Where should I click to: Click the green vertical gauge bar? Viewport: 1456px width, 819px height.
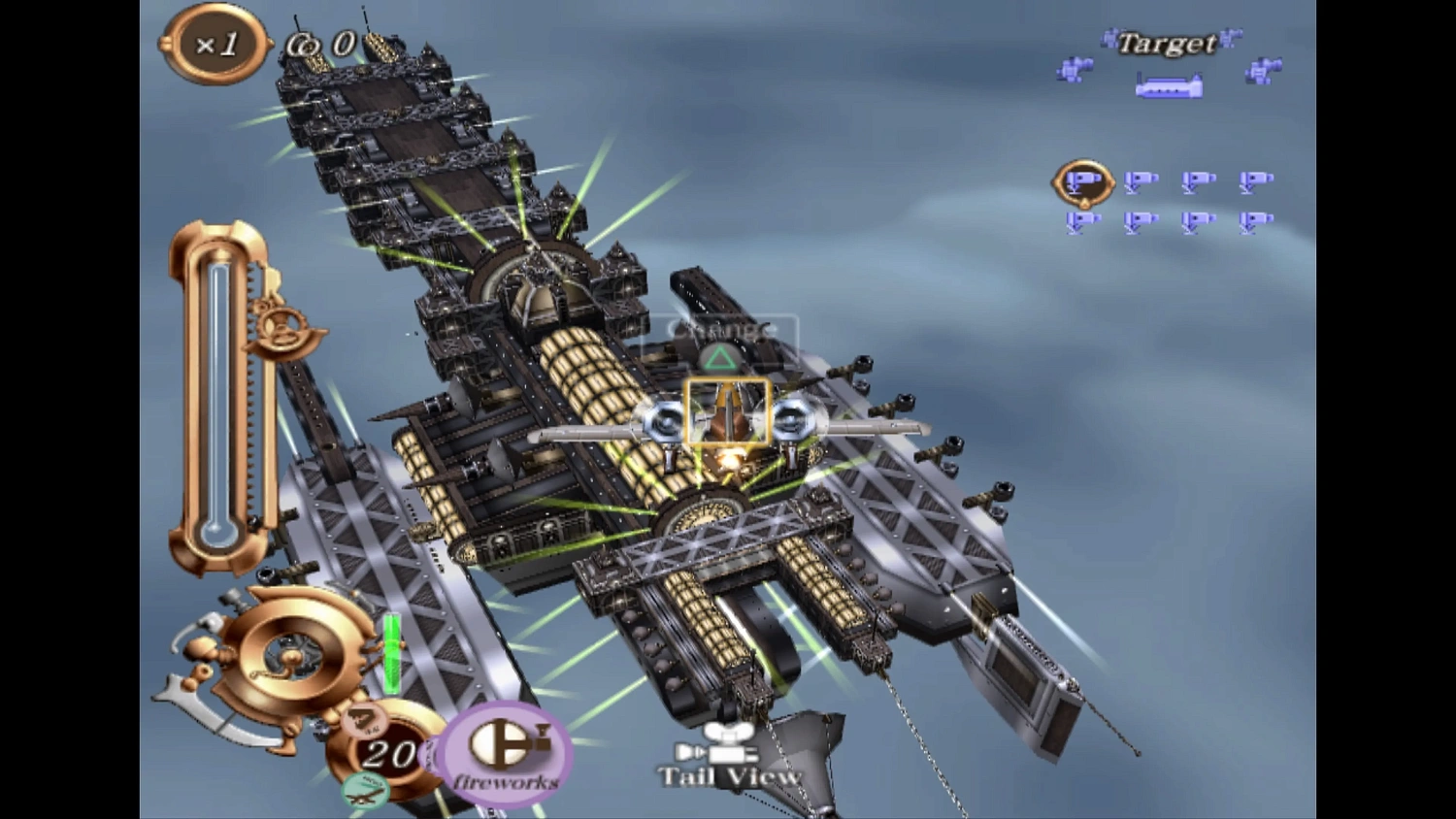tap(391, 652)
